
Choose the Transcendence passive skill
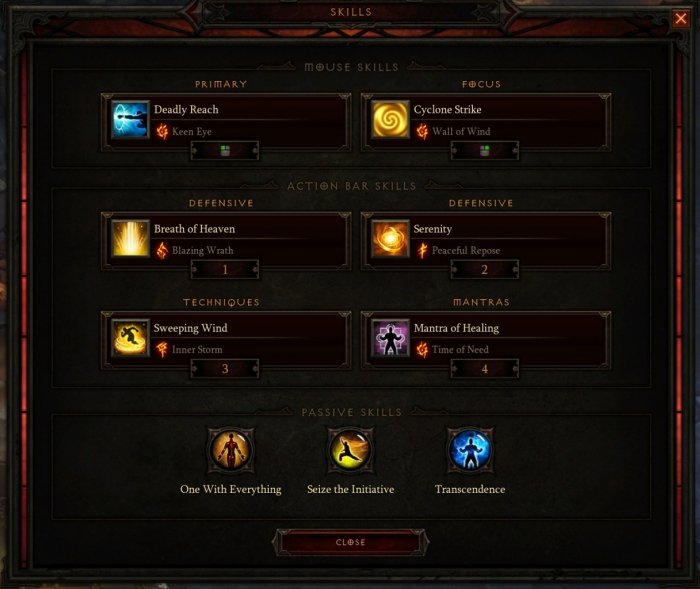[x=470, y=452]
